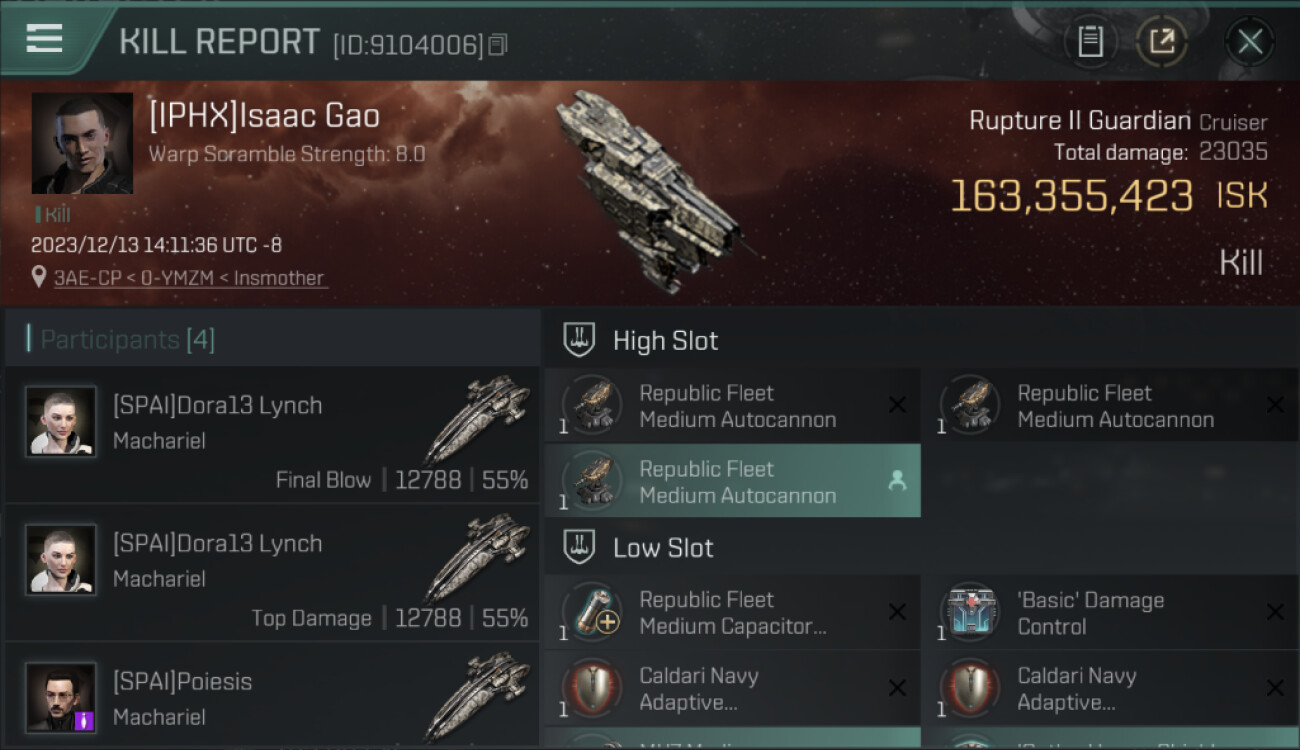Select Dora13 Lynch Top Damage participant row
1300x750 pixels.
[x=272, y=573]
